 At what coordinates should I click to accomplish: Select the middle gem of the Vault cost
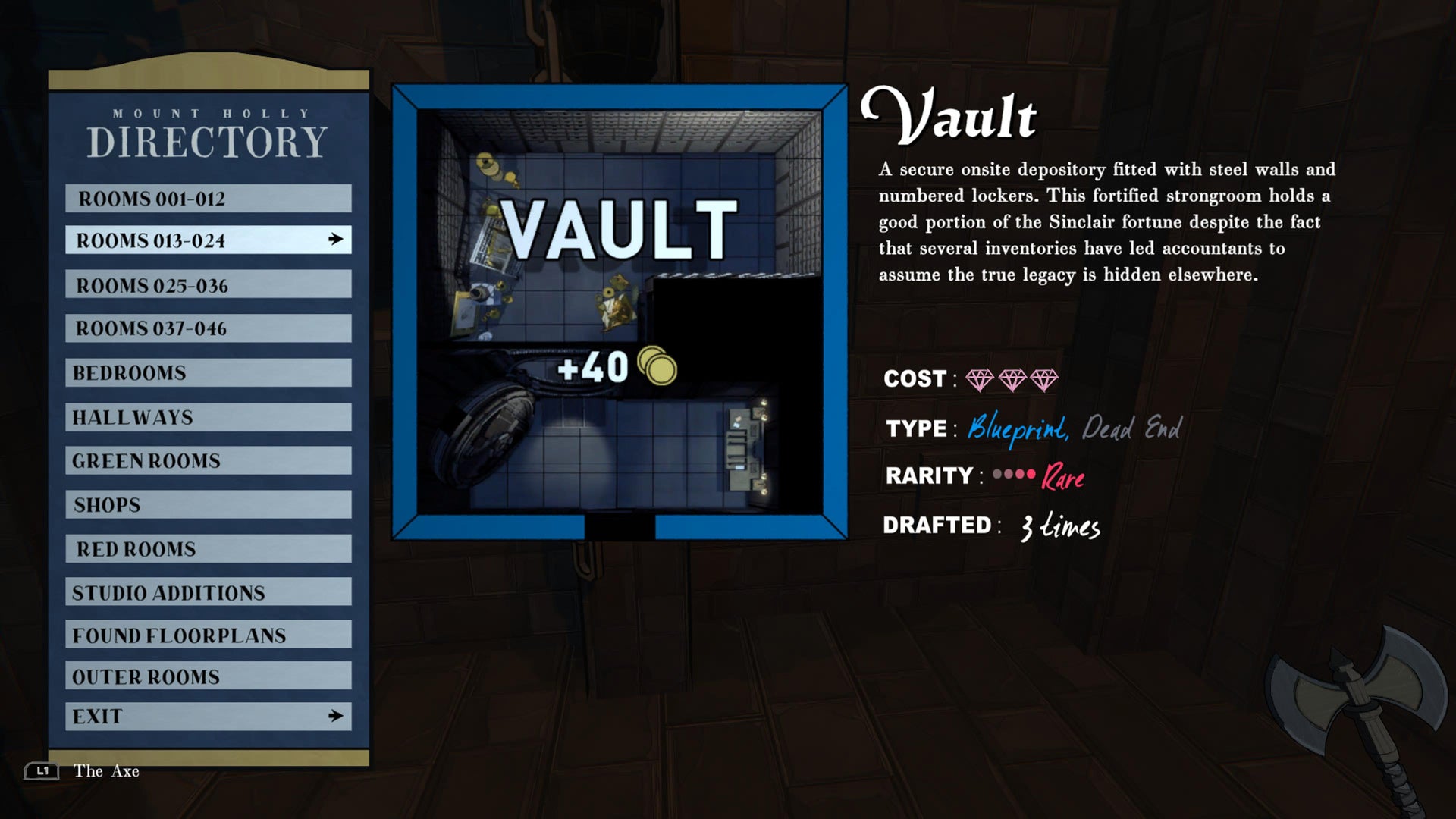point(1014,378)
